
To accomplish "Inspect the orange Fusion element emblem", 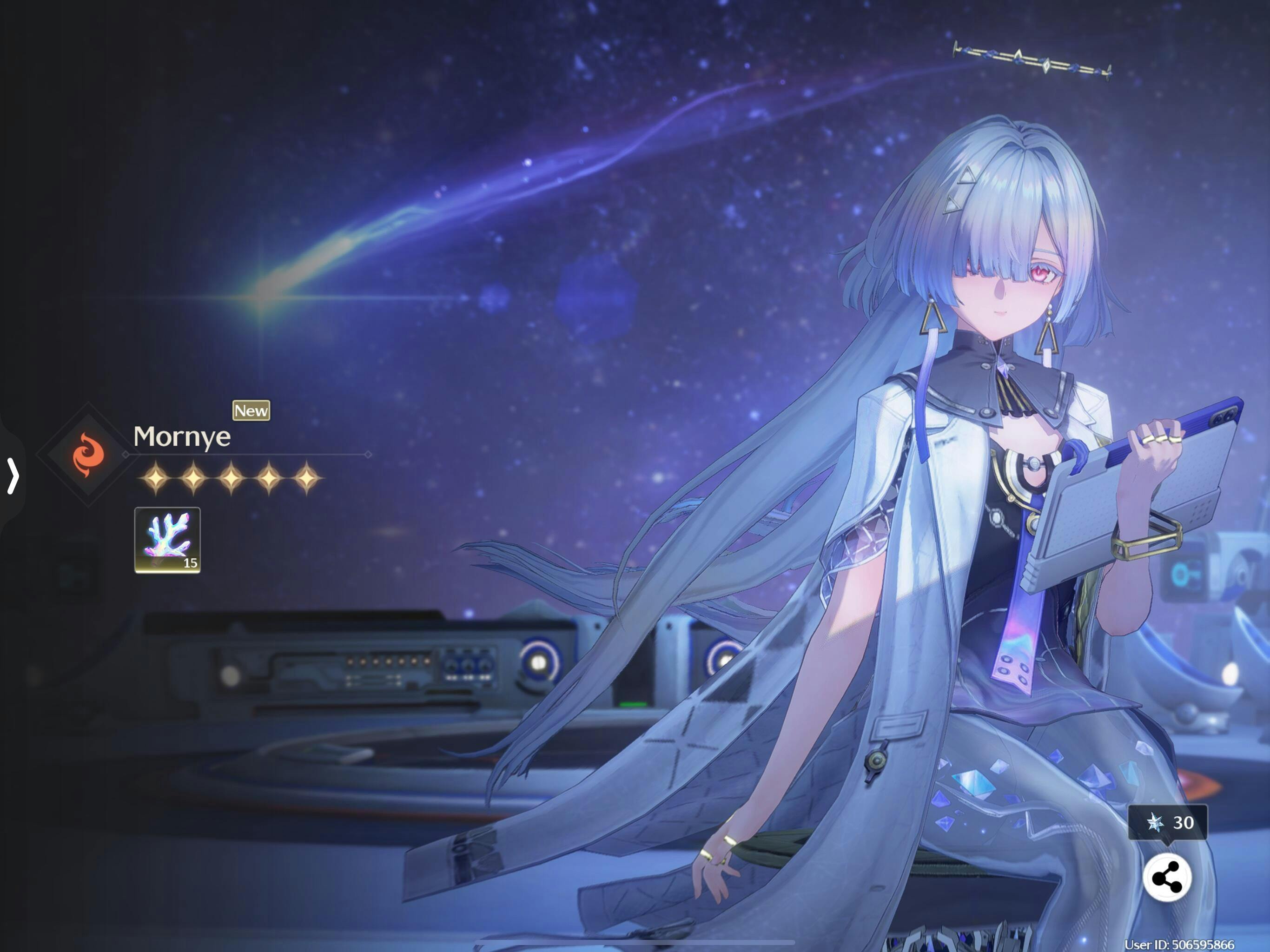I will pos(88,454).
